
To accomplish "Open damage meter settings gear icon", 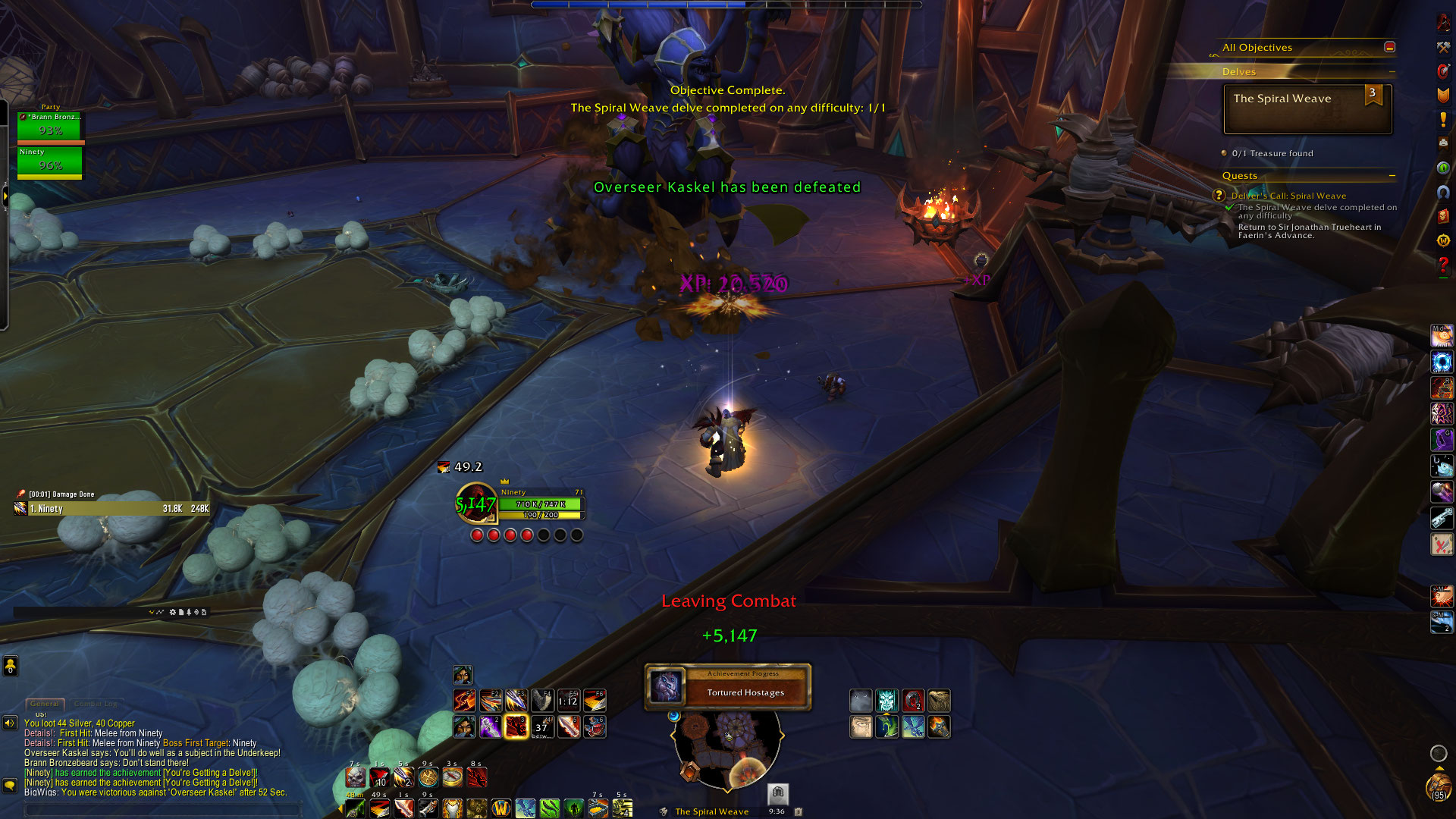I will click(172, 612).
